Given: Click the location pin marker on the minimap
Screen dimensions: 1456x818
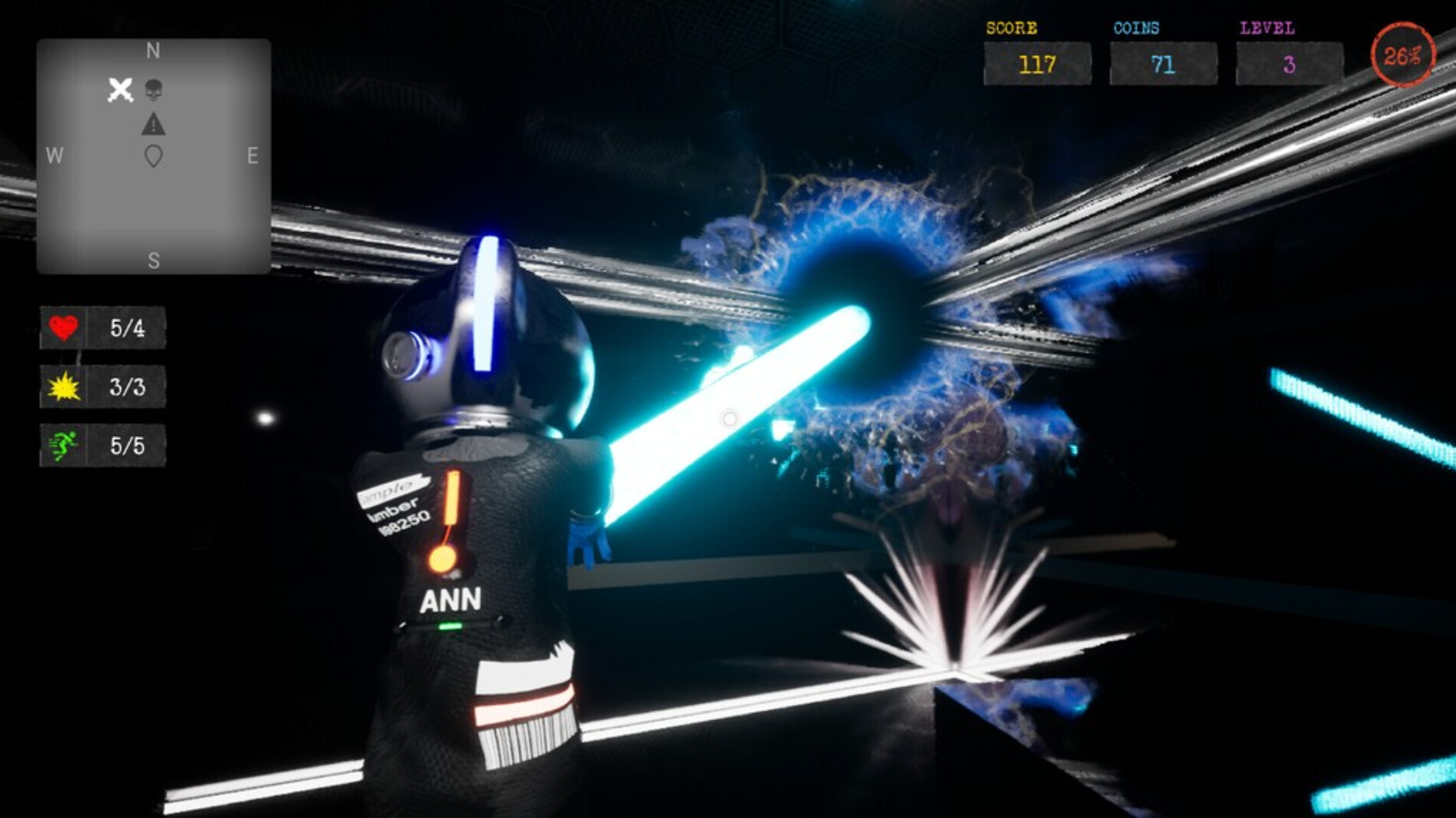Looking at the screenshot, I should 154,156.
